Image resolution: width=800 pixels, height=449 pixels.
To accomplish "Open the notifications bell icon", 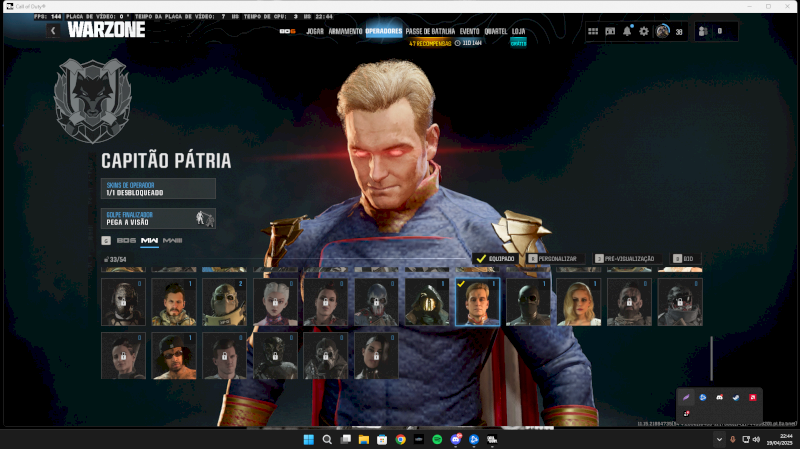I will pos(627,31).
